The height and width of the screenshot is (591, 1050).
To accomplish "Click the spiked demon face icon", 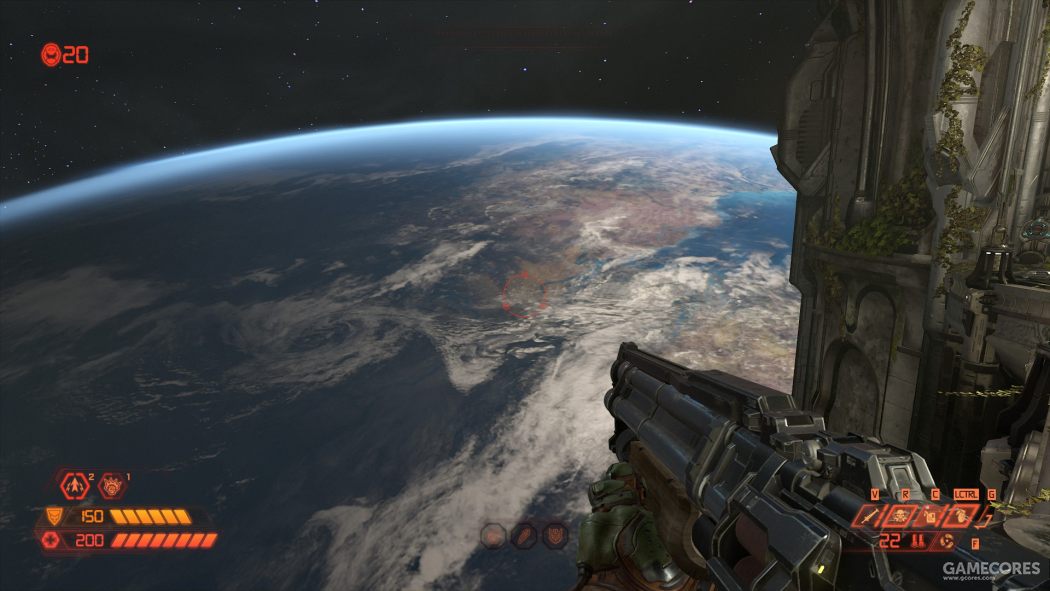I will [x=111, y=486].
